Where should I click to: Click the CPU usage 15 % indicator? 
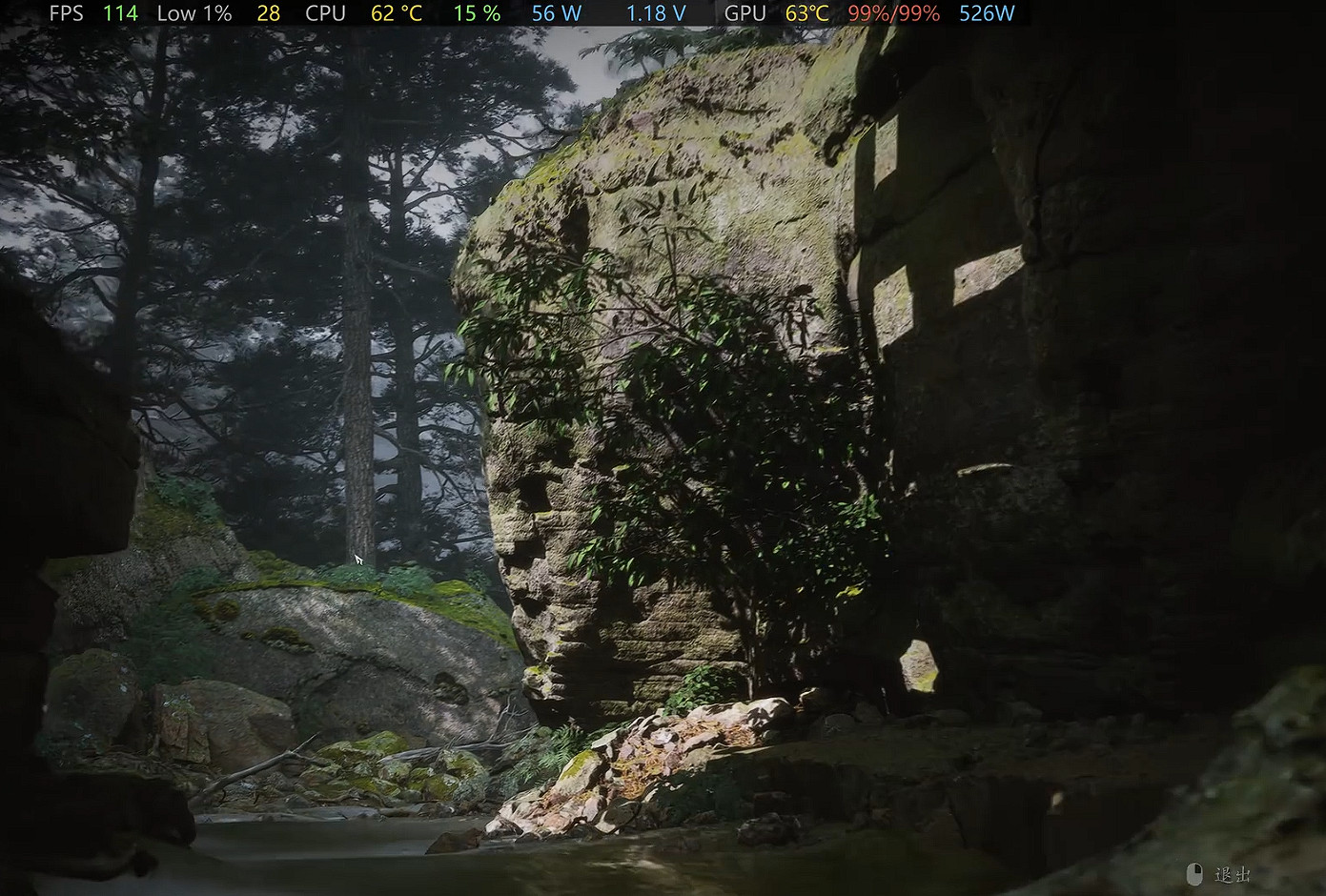click(x=476, y=13)
